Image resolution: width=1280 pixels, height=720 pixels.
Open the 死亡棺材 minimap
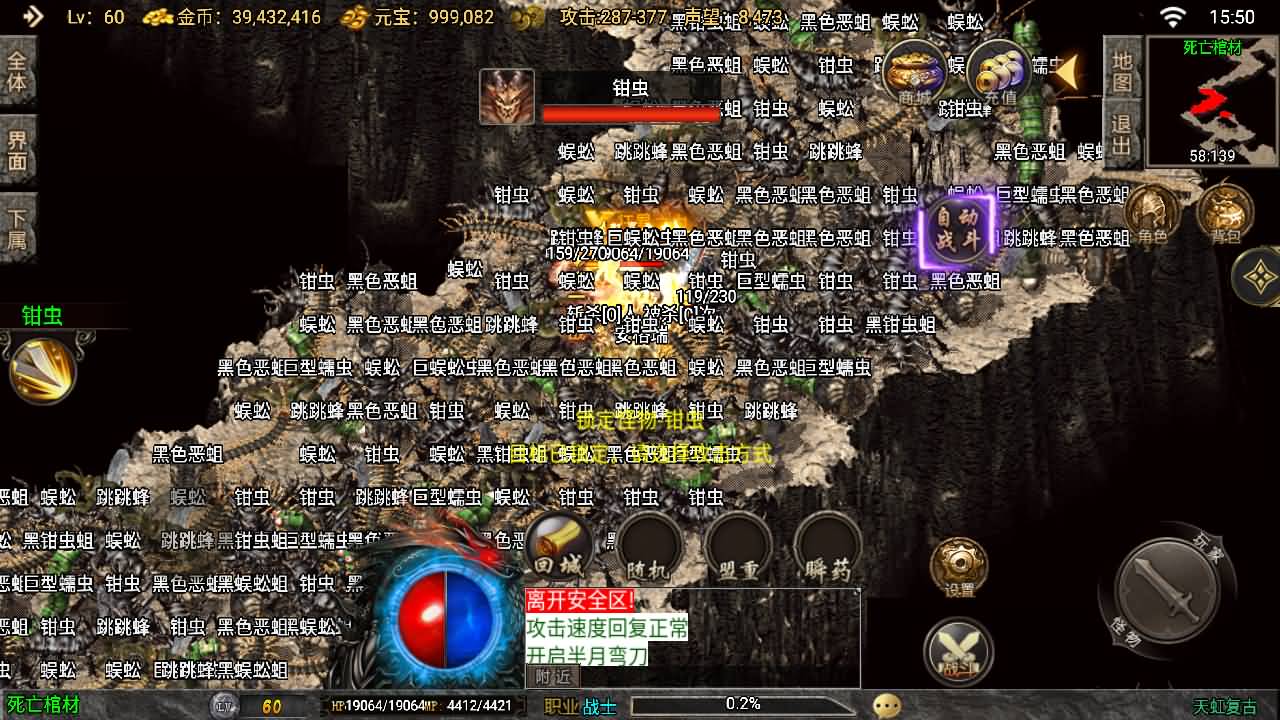tap(1212, 101)
